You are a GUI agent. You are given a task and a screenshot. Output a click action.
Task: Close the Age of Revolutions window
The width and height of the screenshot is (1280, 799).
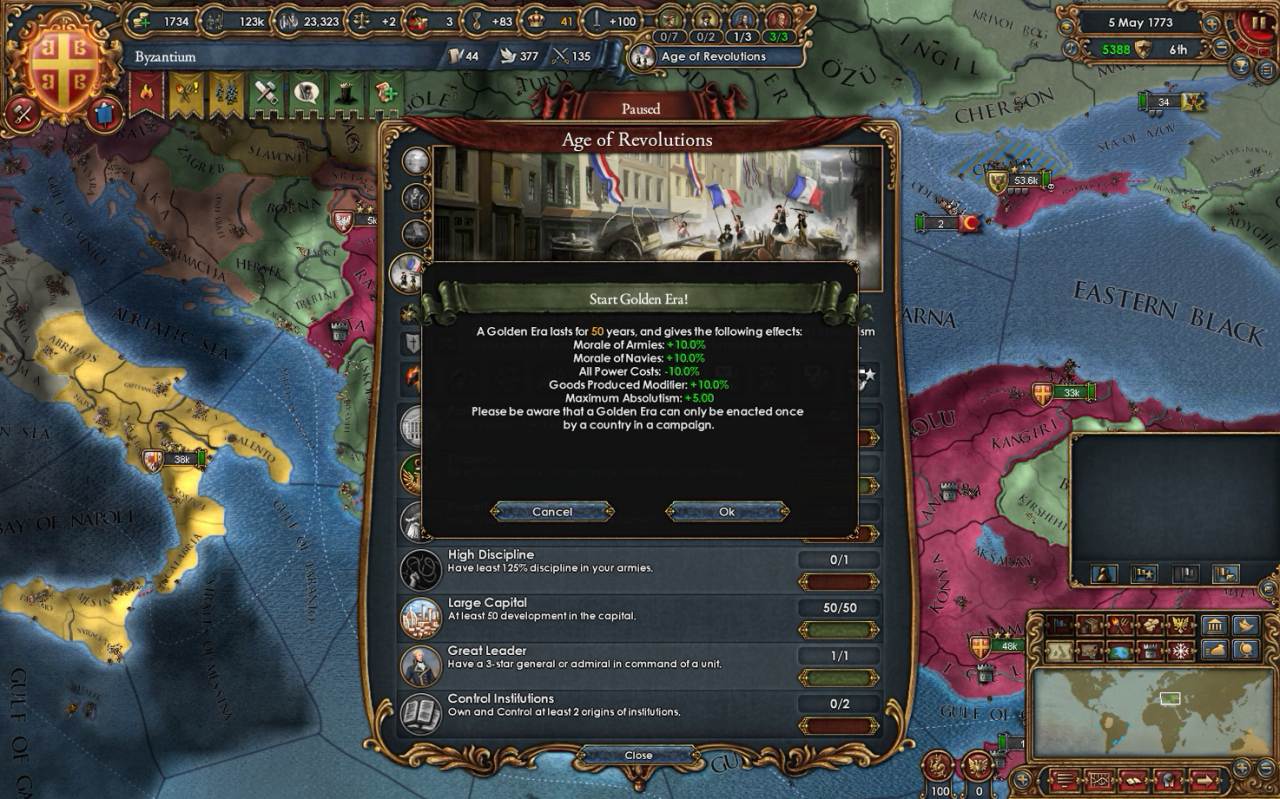(x=638, y=755)
